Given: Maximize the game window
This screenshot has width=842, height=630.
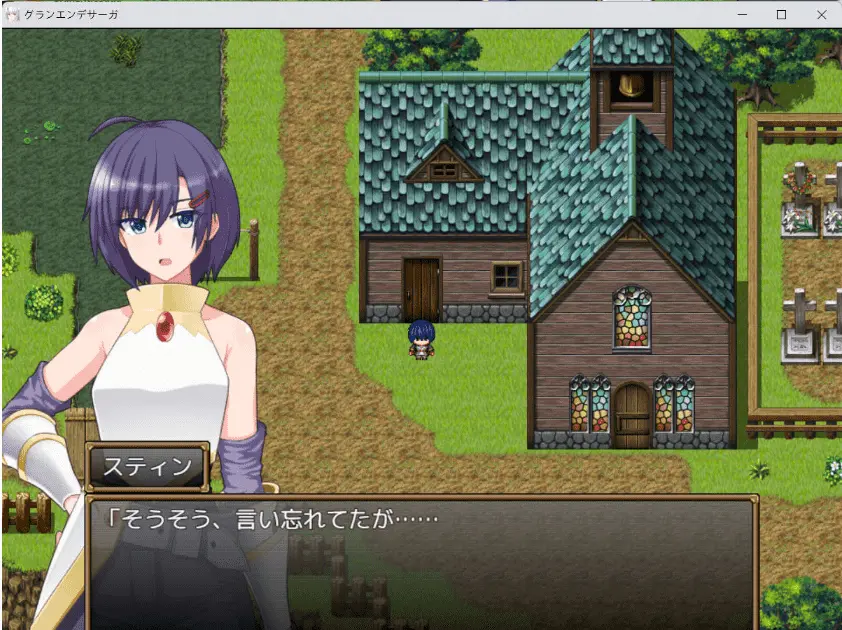Looking at the screenshot, I should point(782,15).
